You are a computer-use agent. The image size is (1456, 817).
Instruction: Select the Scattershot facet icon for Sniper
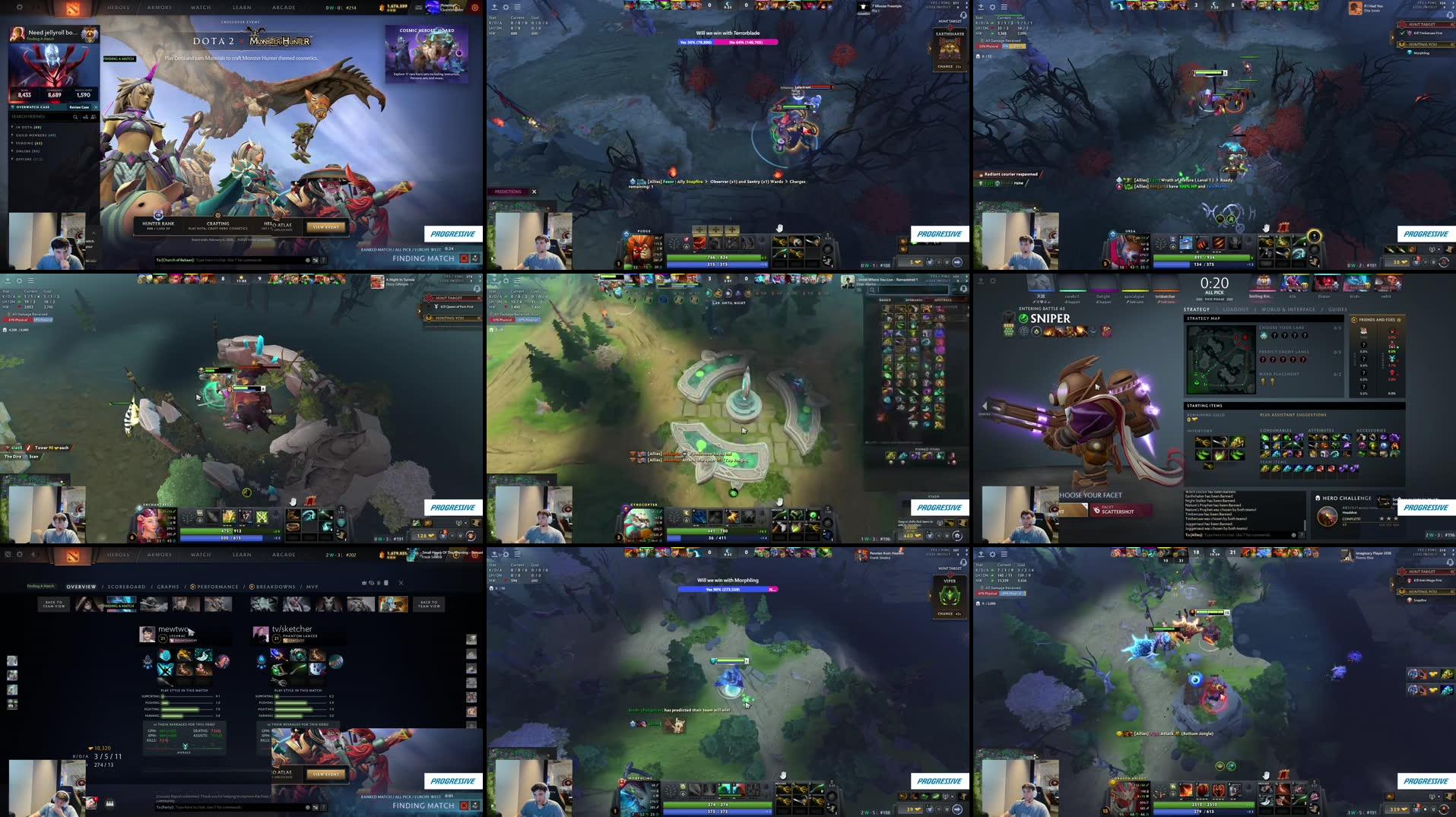[x=1097, y=511]
